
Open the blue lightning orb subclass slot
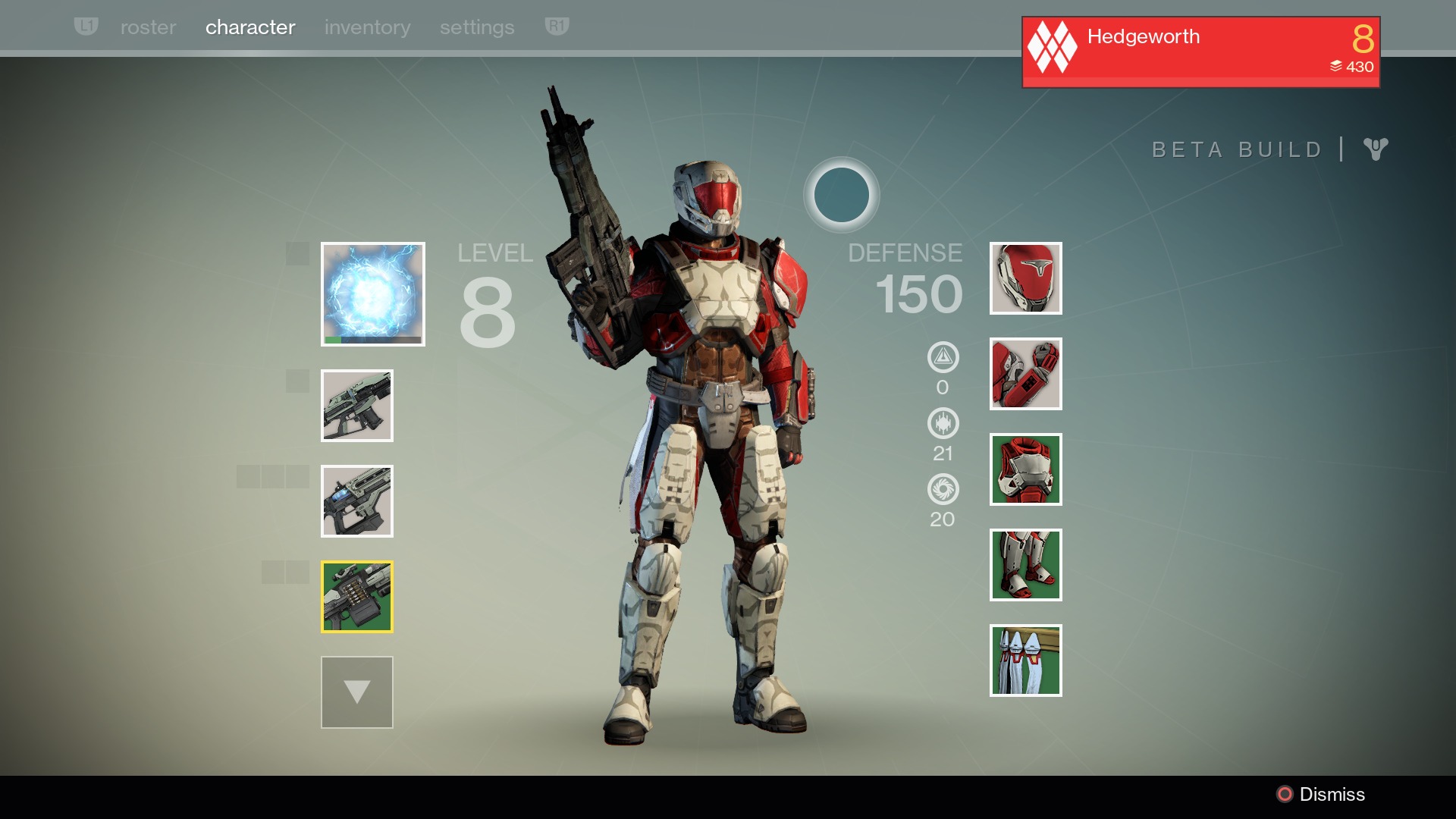click(372, 294)
